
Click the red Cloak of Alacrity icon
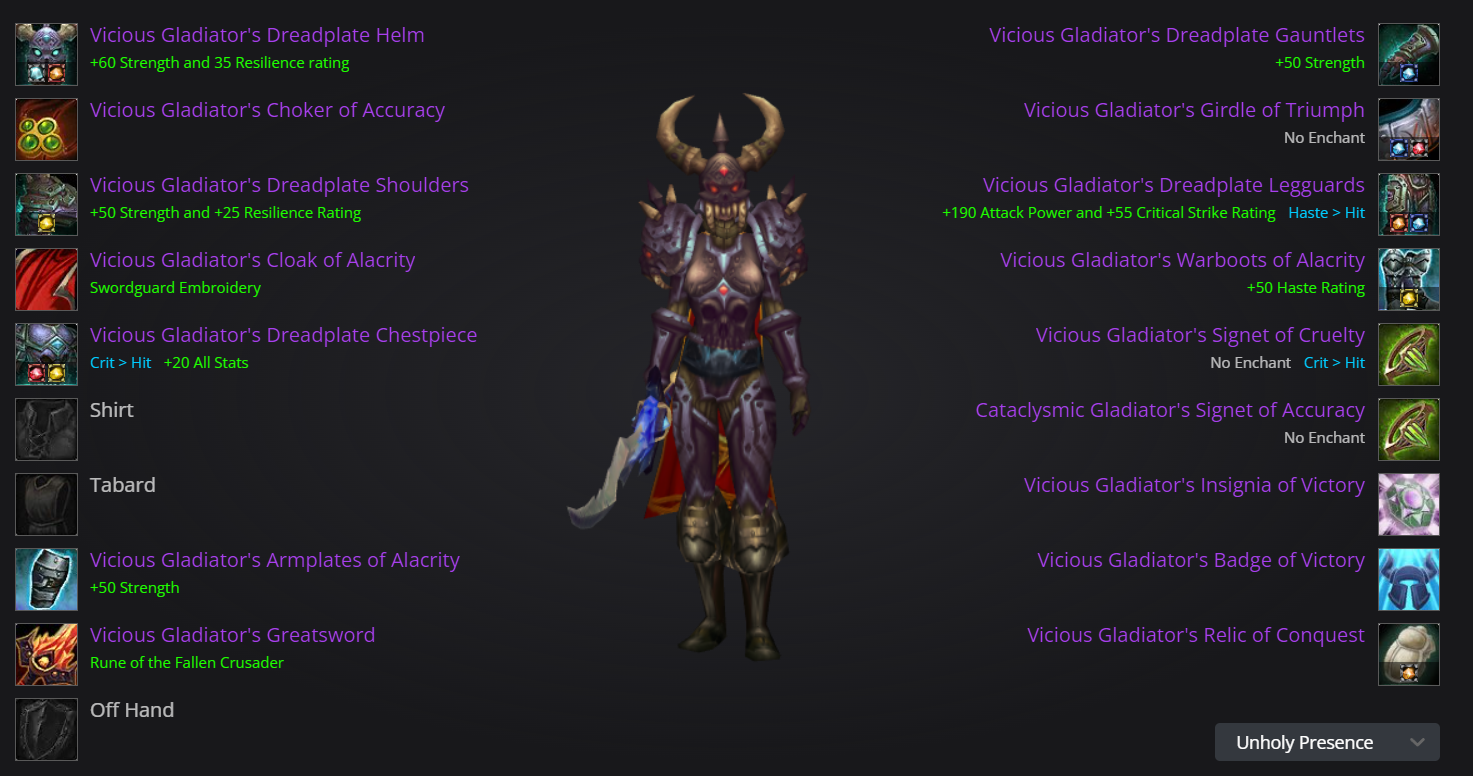(x=46, y=279)
